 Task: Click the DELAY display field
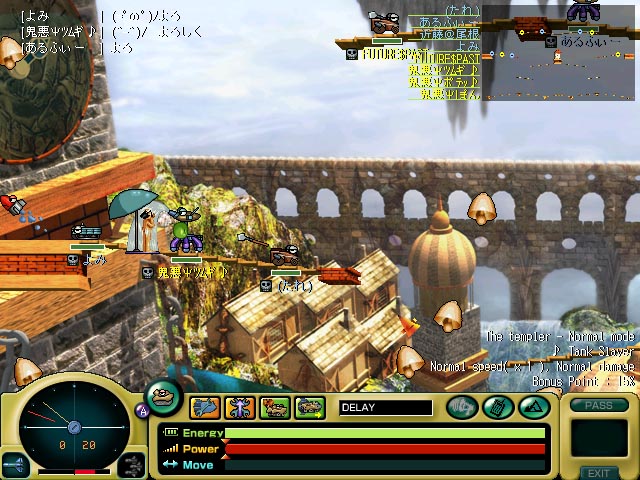click(386, 407)
